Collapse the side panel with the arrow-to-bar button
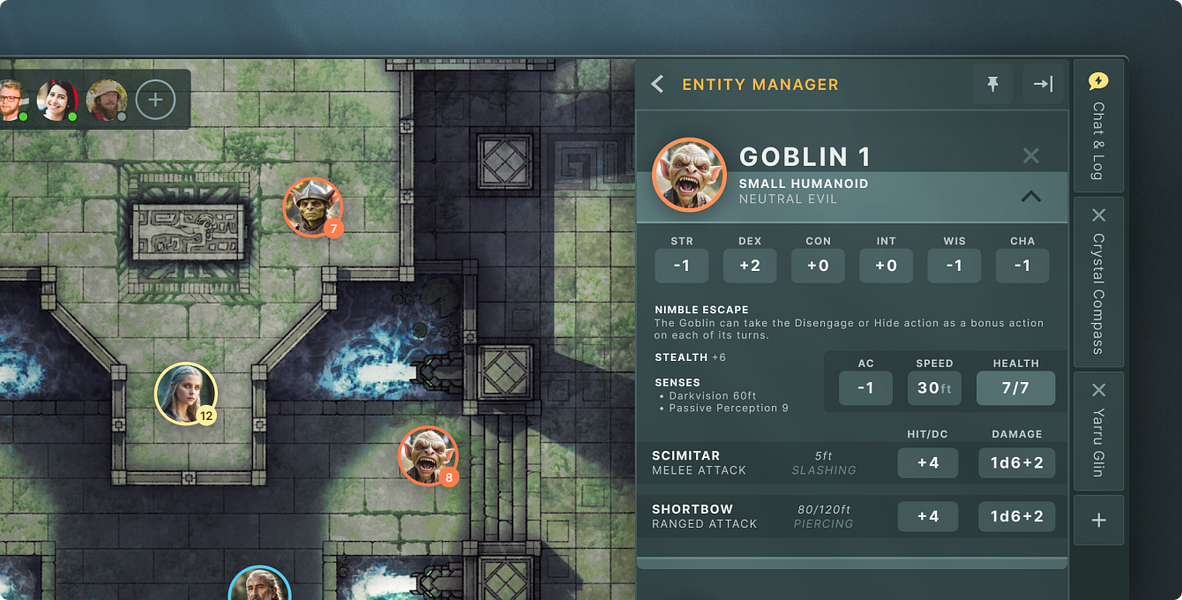 tap(1043, 85)
